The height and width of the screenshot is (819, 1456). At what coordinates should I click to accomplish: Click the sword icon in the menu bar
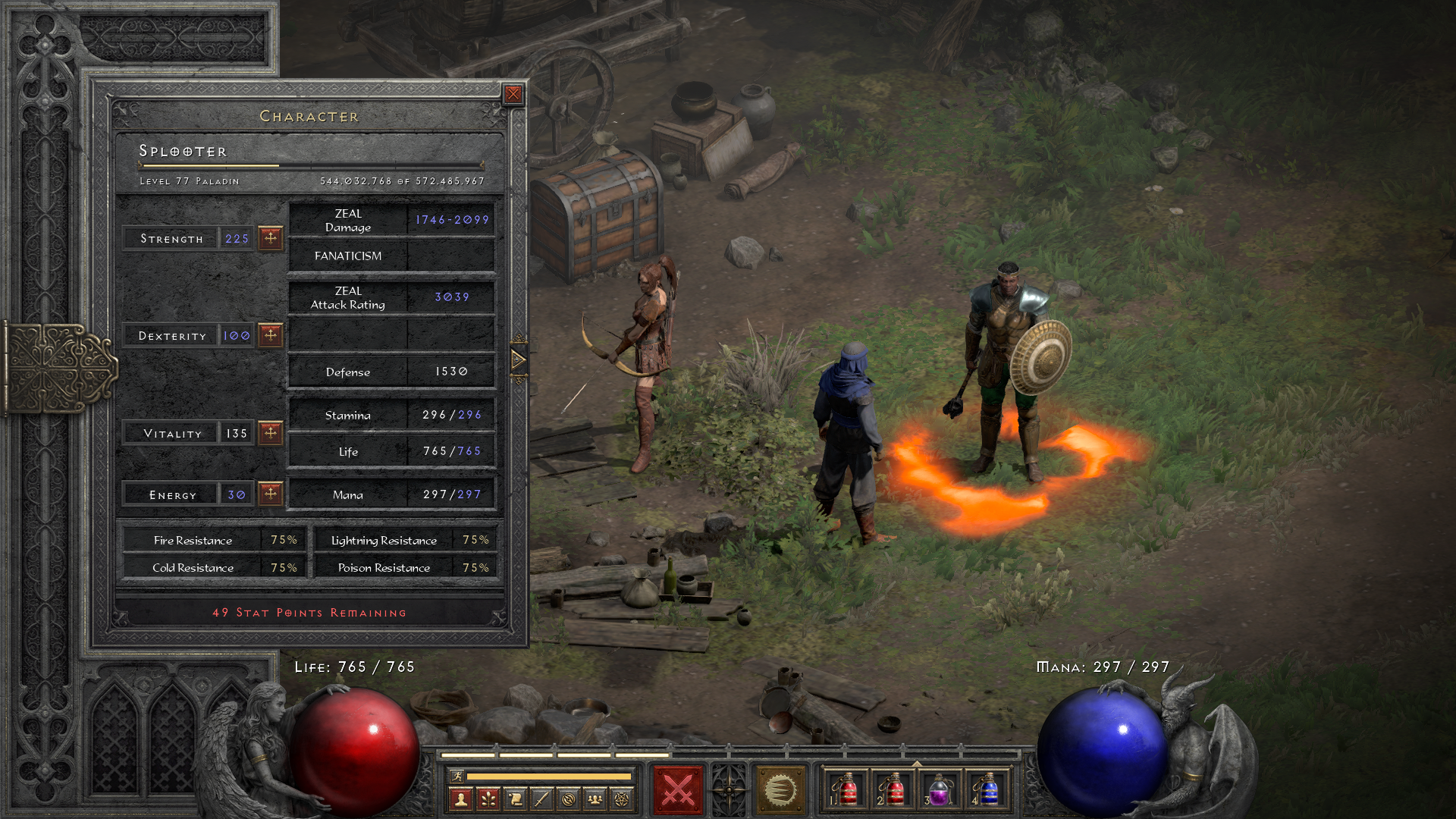click(541, 799)
